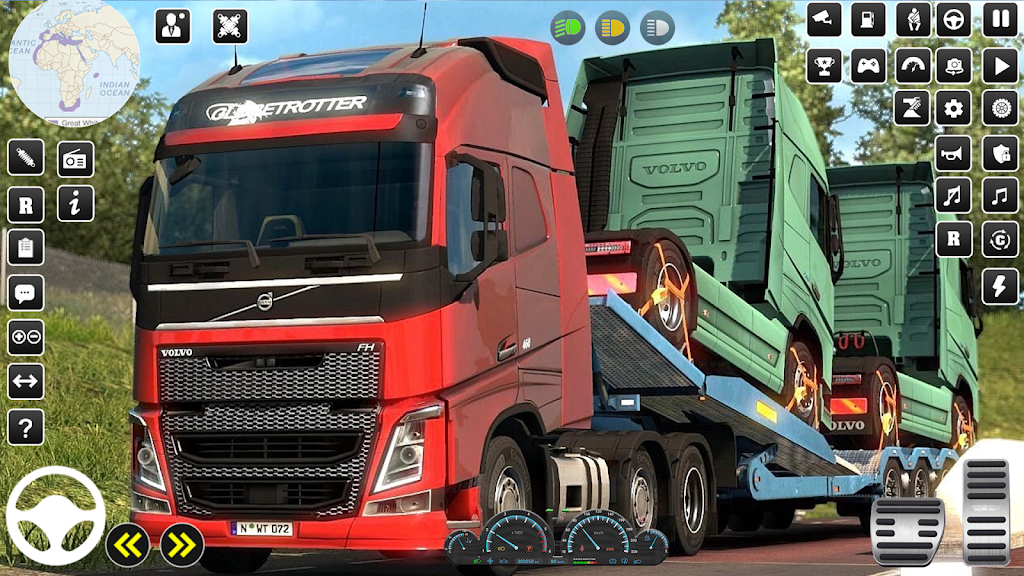Screen dimensions: 1024x576
Task: Click the world minimap
Action: [74, 60]
